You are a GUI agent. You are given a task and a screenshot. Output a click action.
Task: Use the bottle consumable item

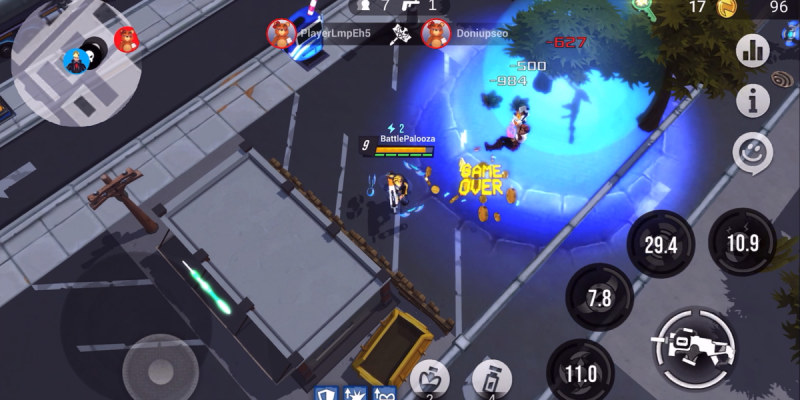[489, 381]
